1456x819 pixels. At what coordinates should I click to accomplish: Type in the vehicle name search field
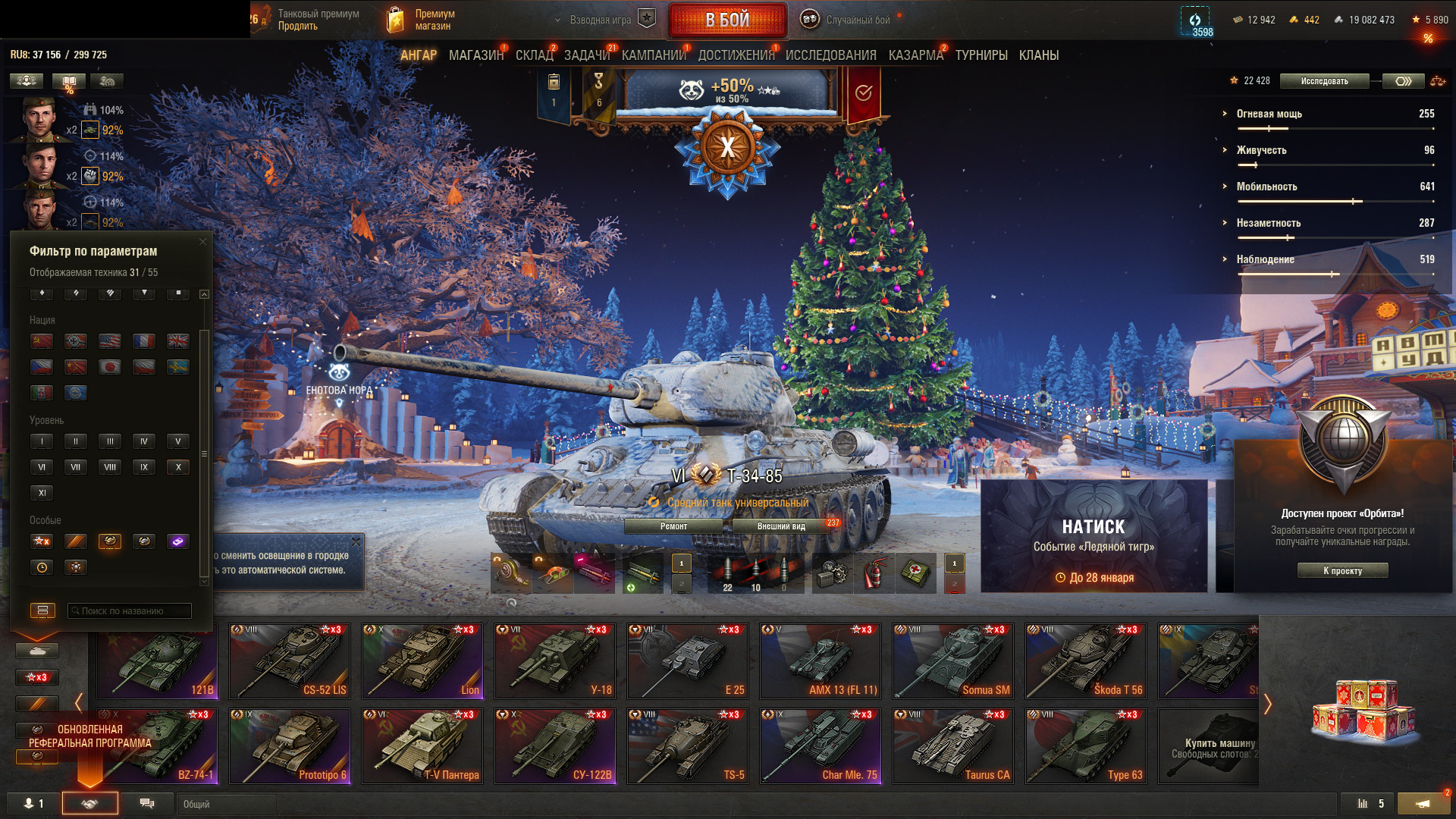tap(129, 610)
